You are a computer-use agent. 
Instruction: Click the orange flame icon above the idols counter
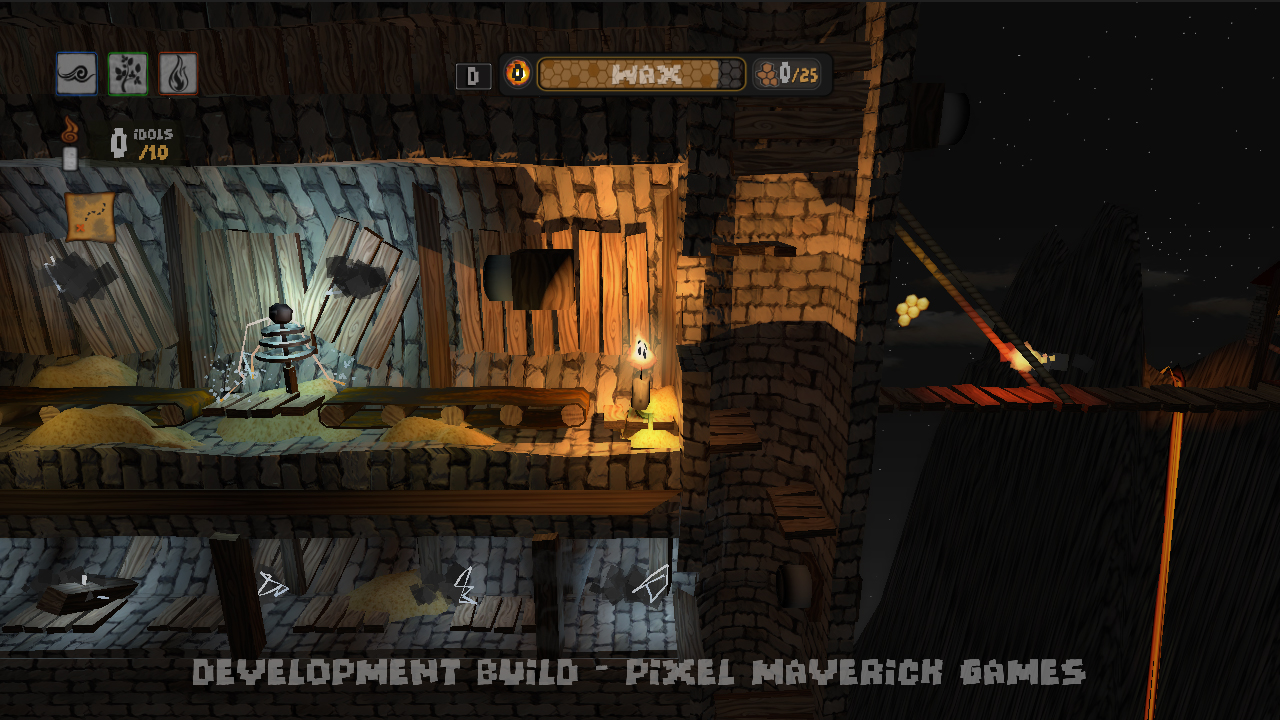(x=69, y=131)
